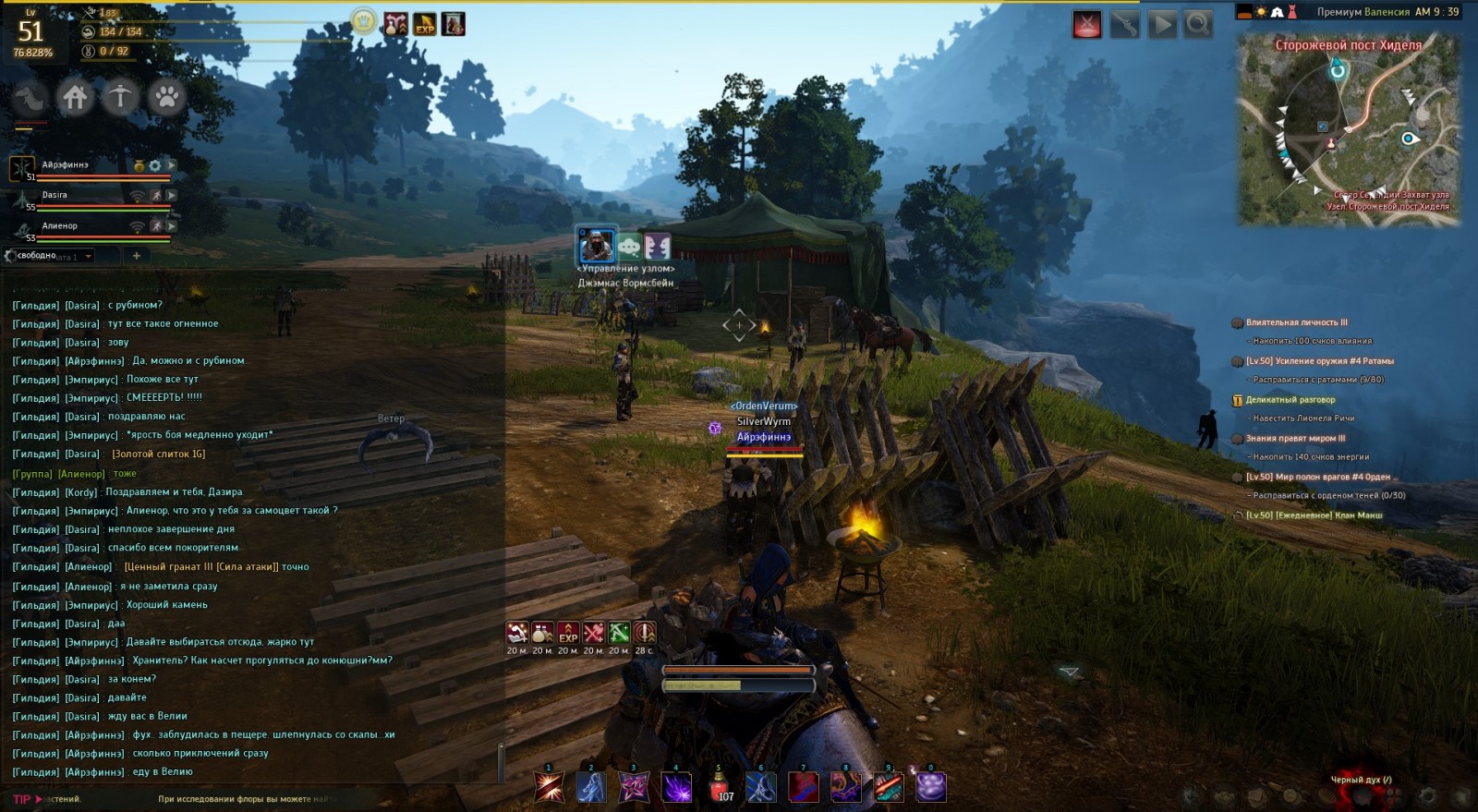
Task: Use the red potion in slot 5
Action: [x=719, y=787]
